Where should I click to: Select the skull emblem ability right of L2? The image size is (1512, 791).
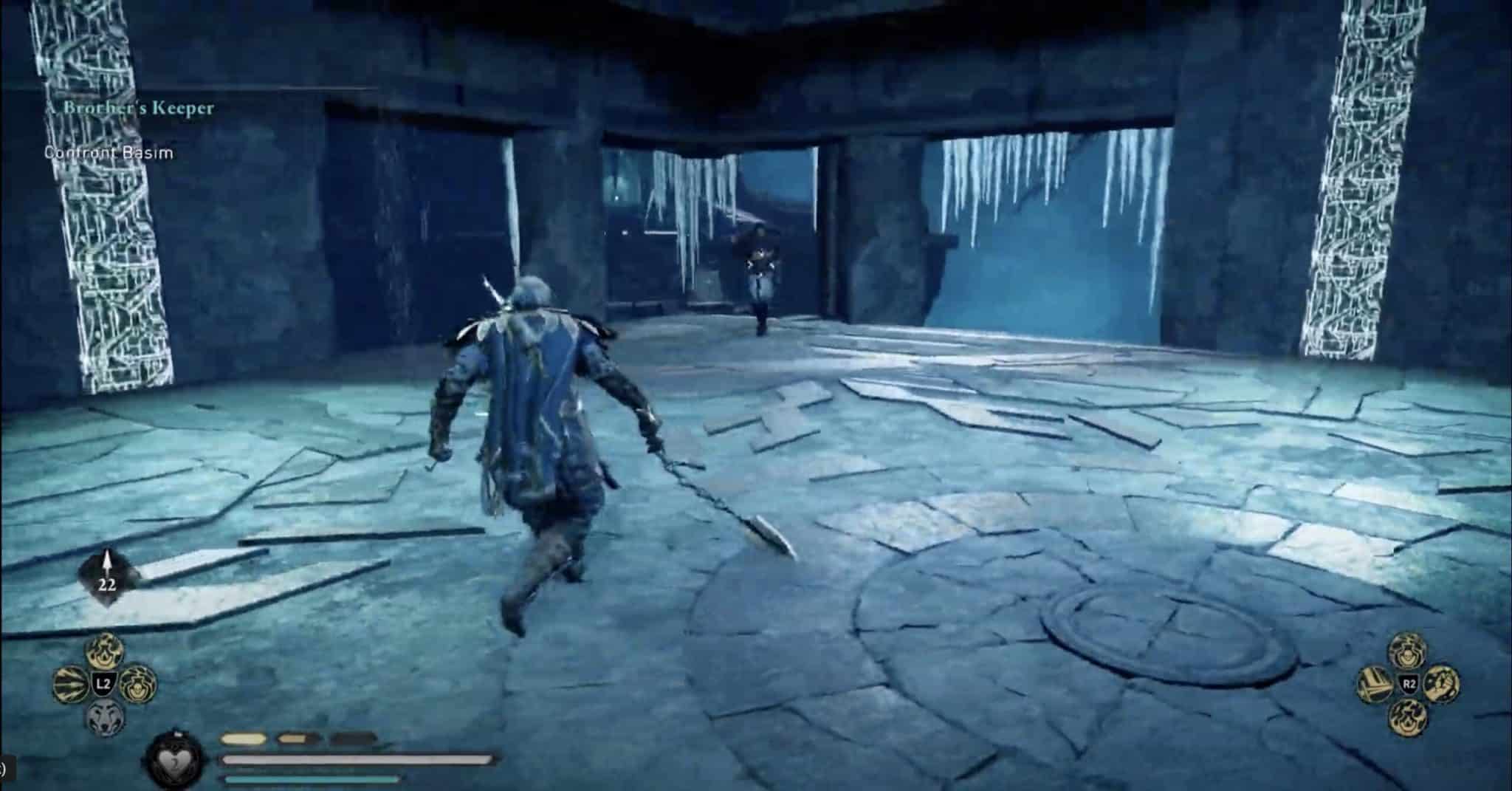pyautogui.click(x=137, y=685)
